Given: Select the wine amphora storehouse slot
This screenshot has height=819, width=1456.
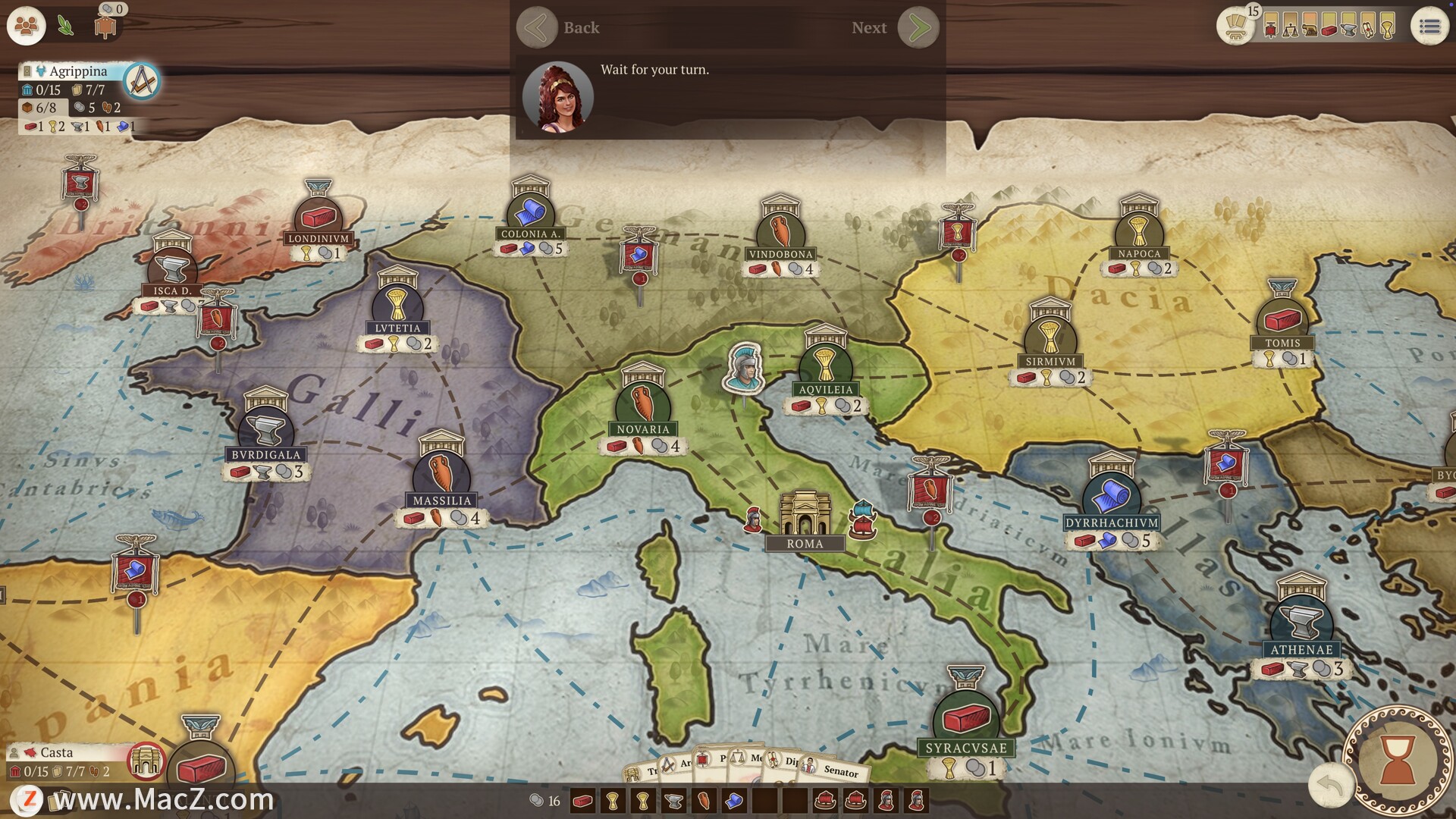Looking at the screenshot, I should pyautogui.click(x=704, y=801).
